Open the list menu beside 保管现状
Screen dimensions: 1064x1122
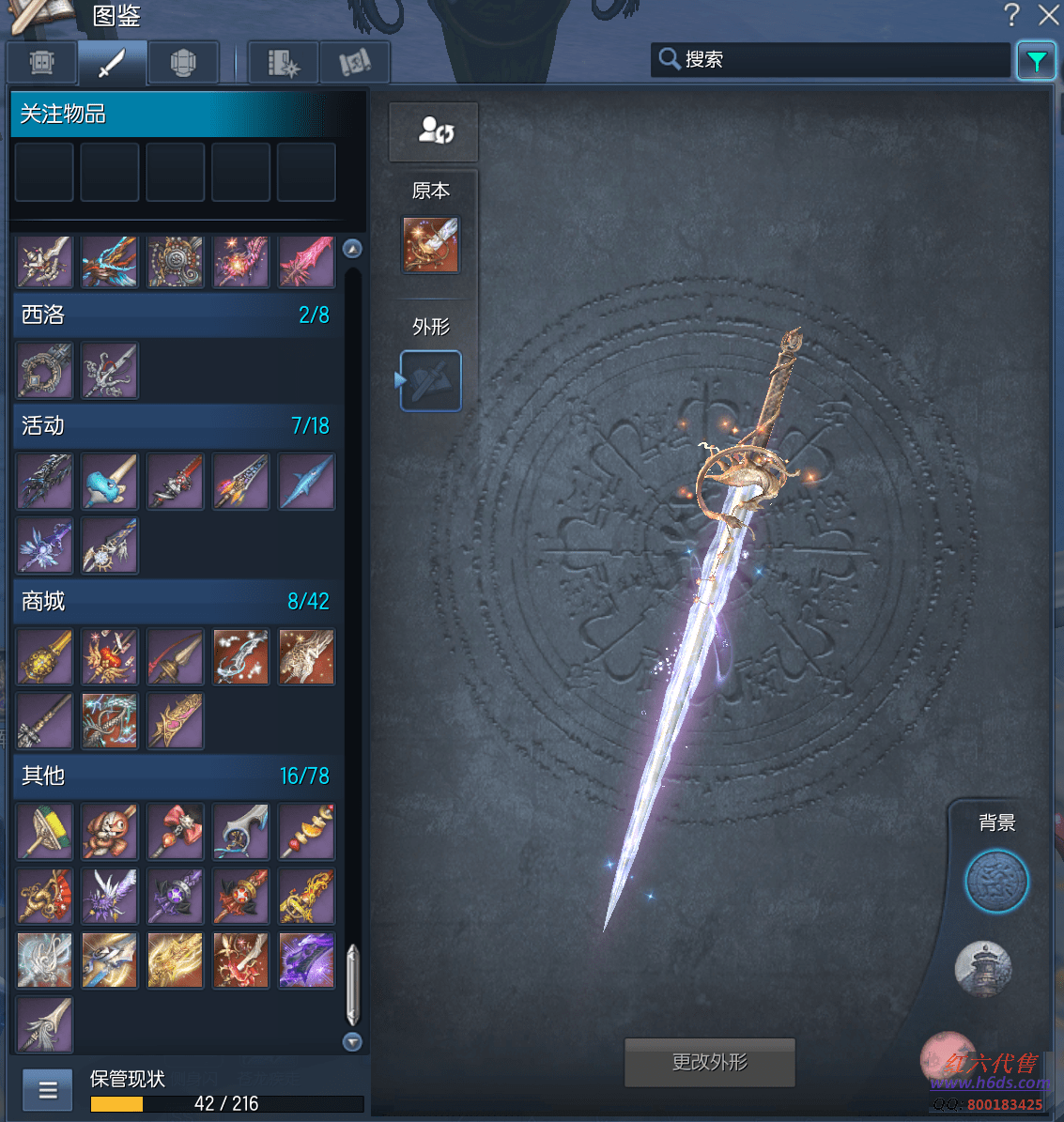pos(47,1090)
